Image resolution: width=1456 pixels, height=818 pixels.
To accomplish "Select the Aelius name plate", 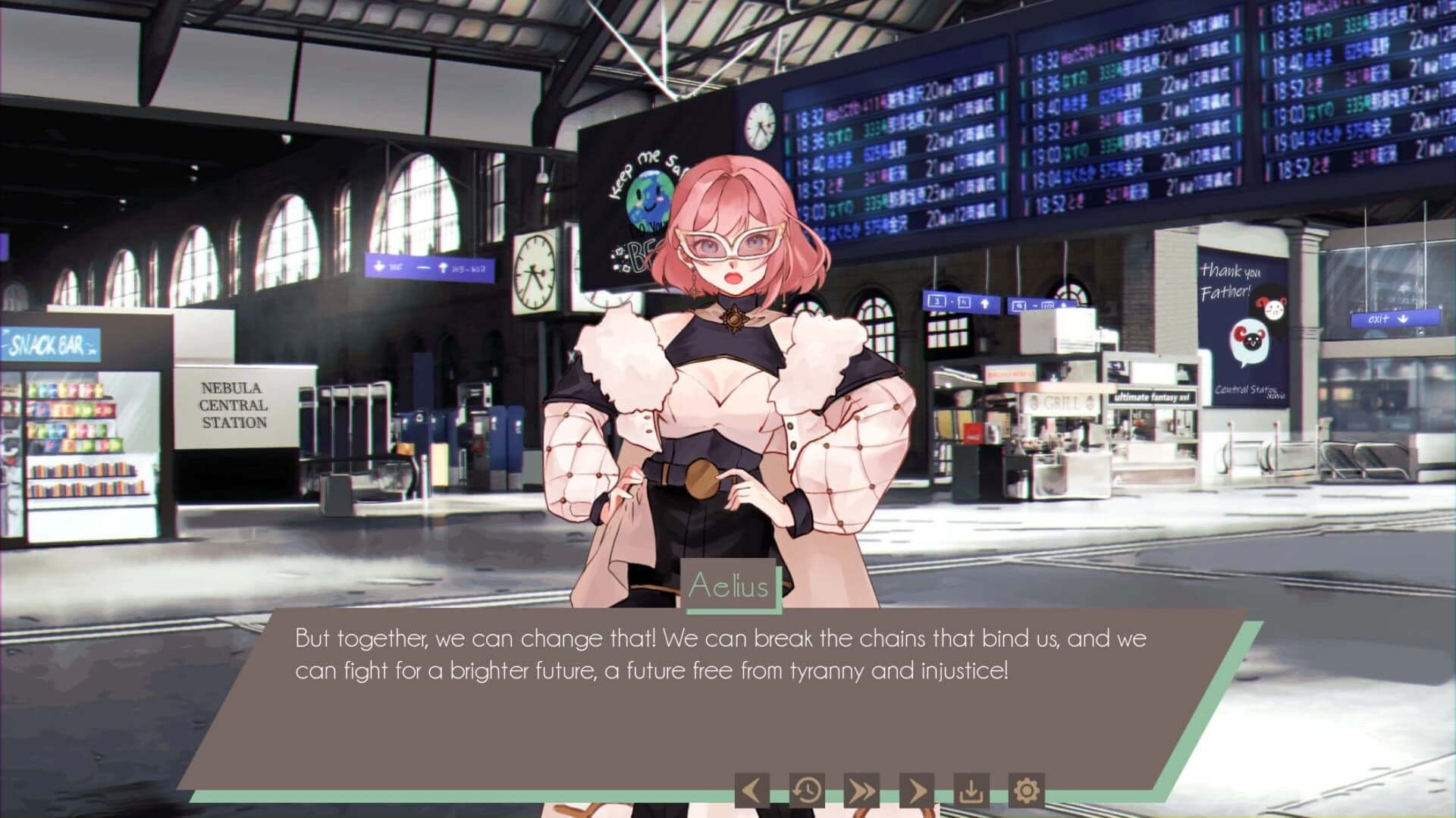I will pyautogui.click(x=730, y=585).
